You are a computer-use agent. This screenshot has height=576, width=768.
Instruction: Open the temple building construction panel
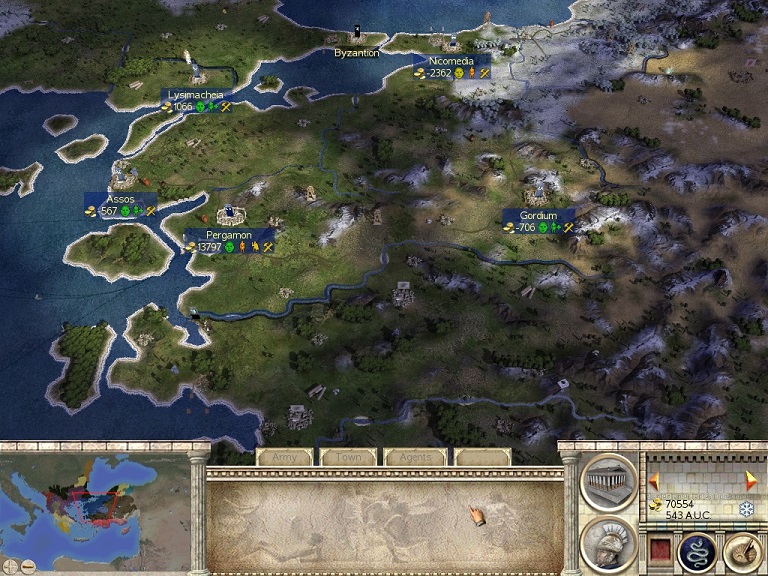(x=608, y=482)
